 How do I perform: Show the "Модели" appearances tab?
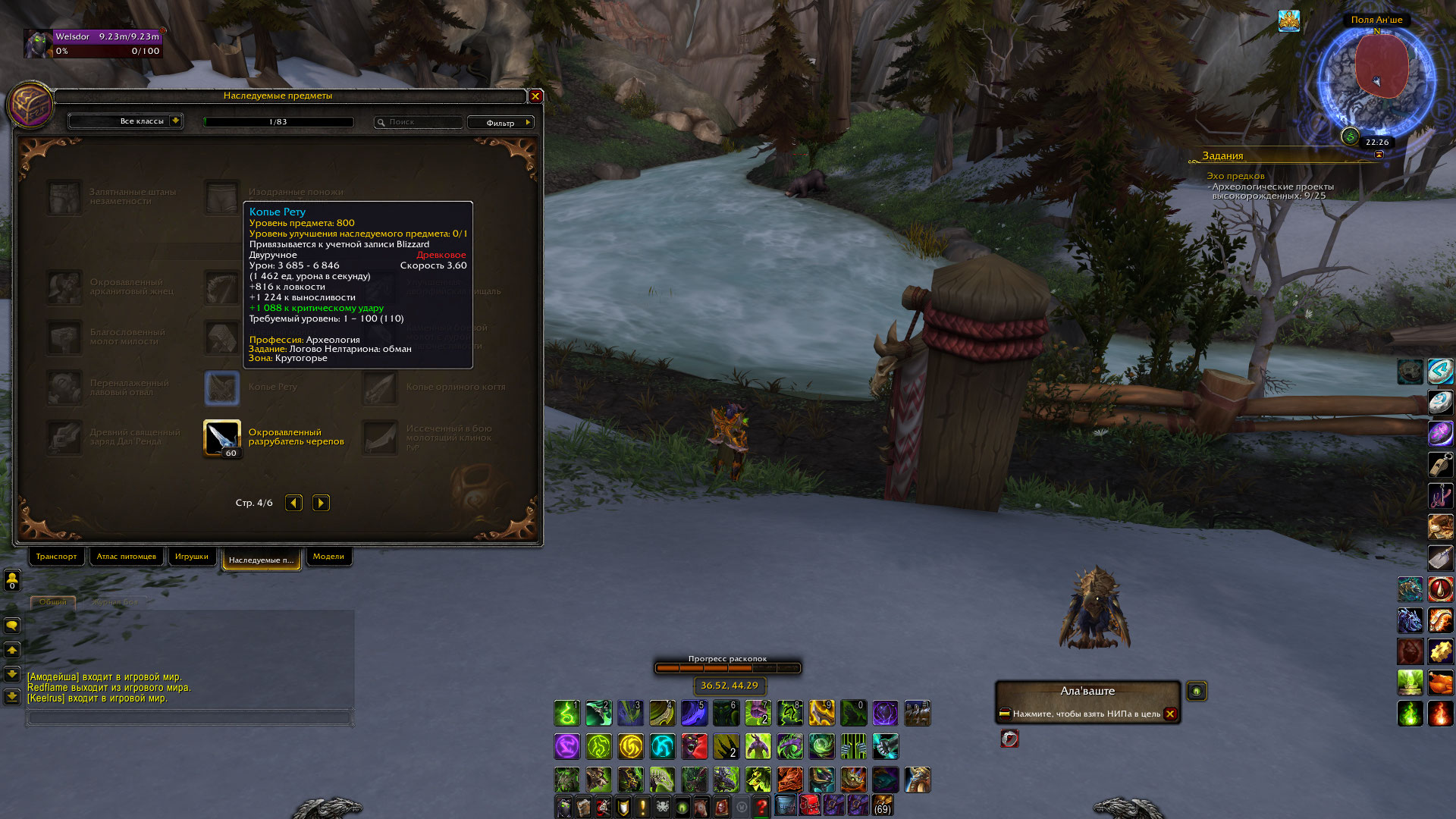click(x=328, y=557)
